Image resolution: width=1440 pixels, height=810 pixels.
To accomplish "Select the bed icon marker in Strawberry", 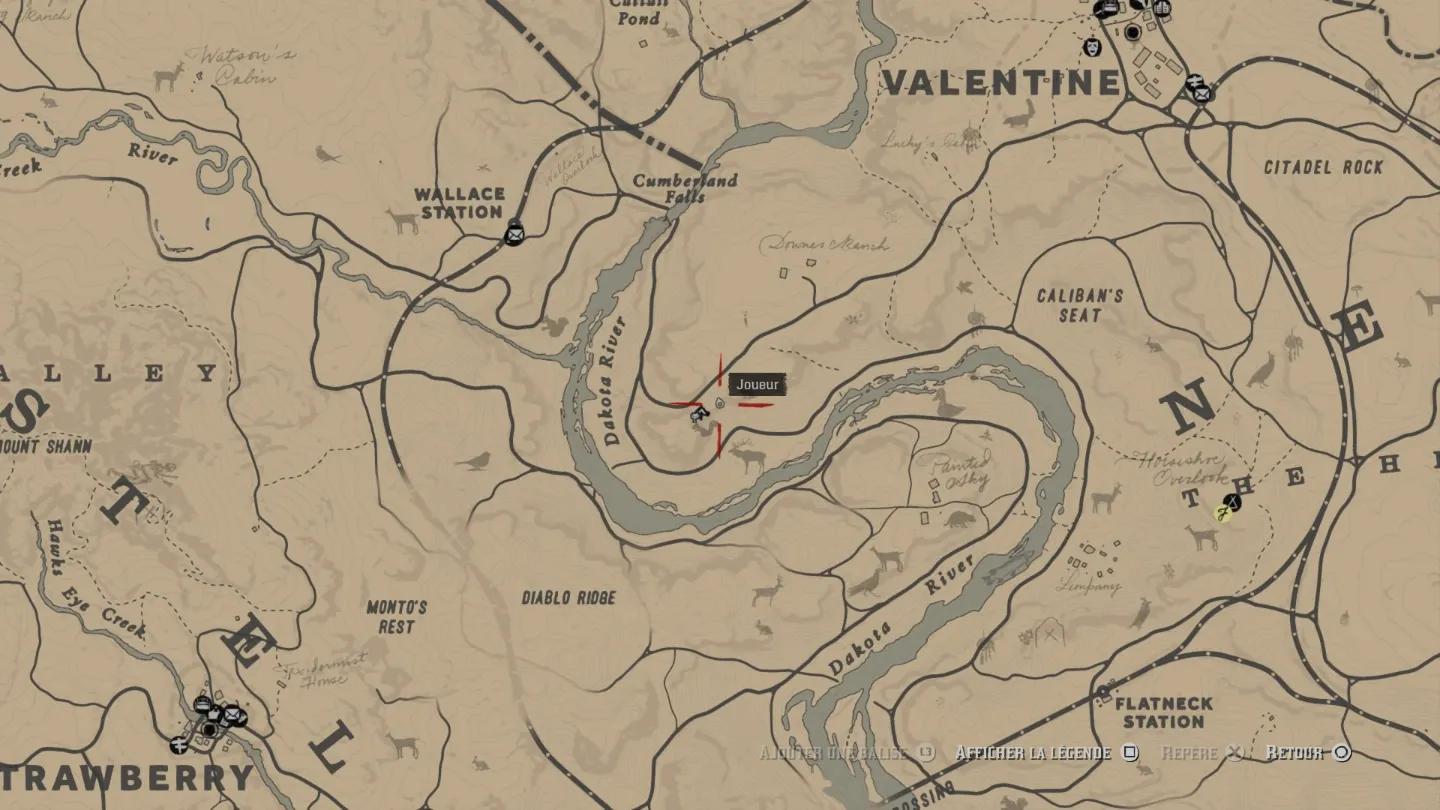I will pyautogui.click(x=203, y=705).
